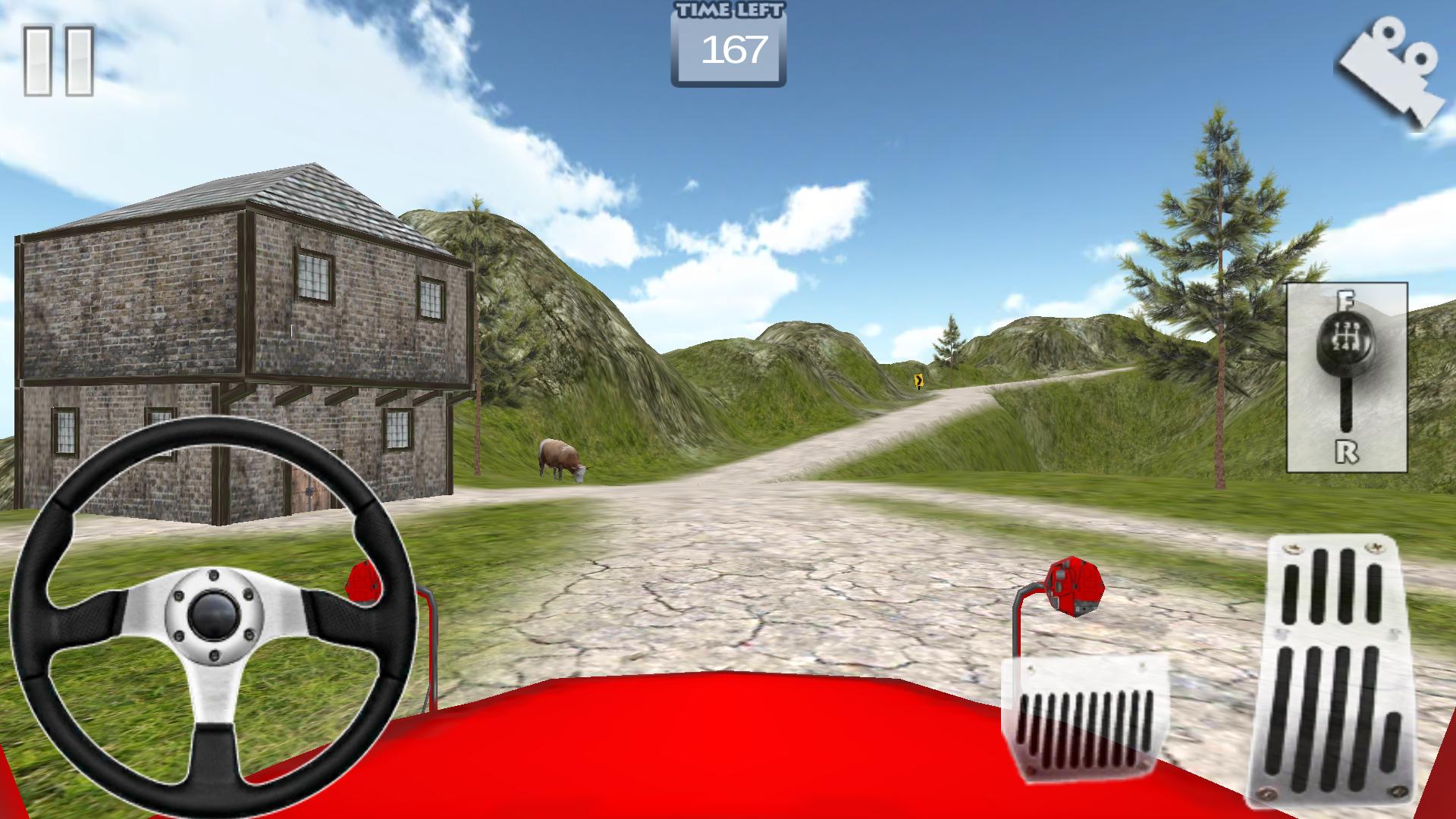Pause the game with the pause button
This screenshot has width=1456, height=819.
[58, 61]
